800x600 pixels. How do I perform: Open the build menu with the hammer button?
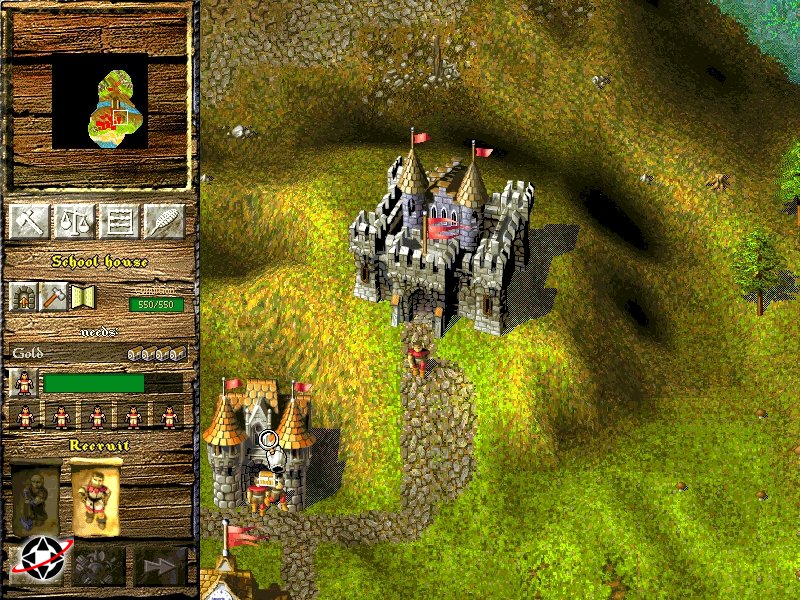click(x=29, y=221)
